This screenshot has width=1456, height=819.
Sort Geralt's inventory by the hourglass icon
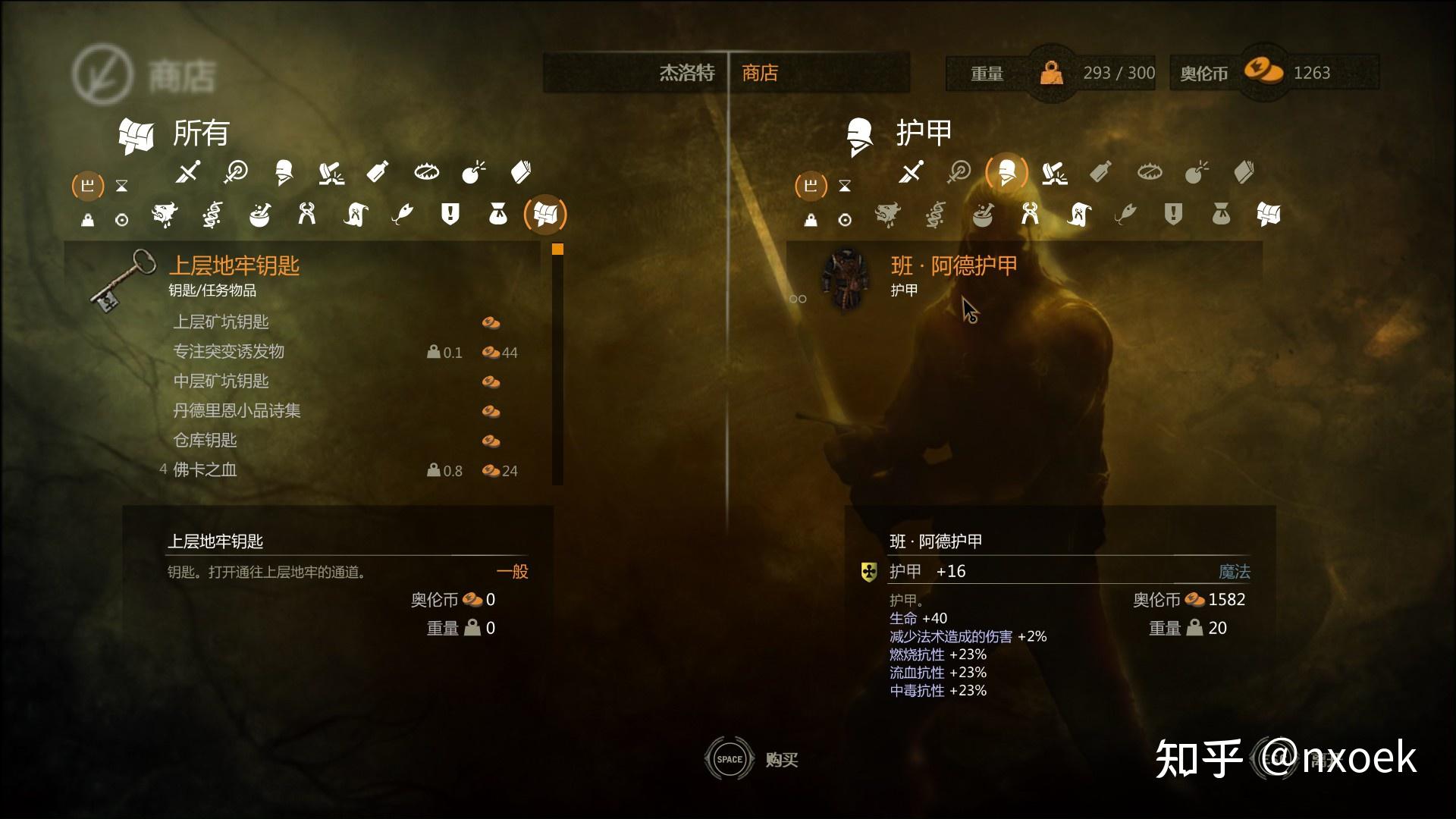click(x=121, y=186)
